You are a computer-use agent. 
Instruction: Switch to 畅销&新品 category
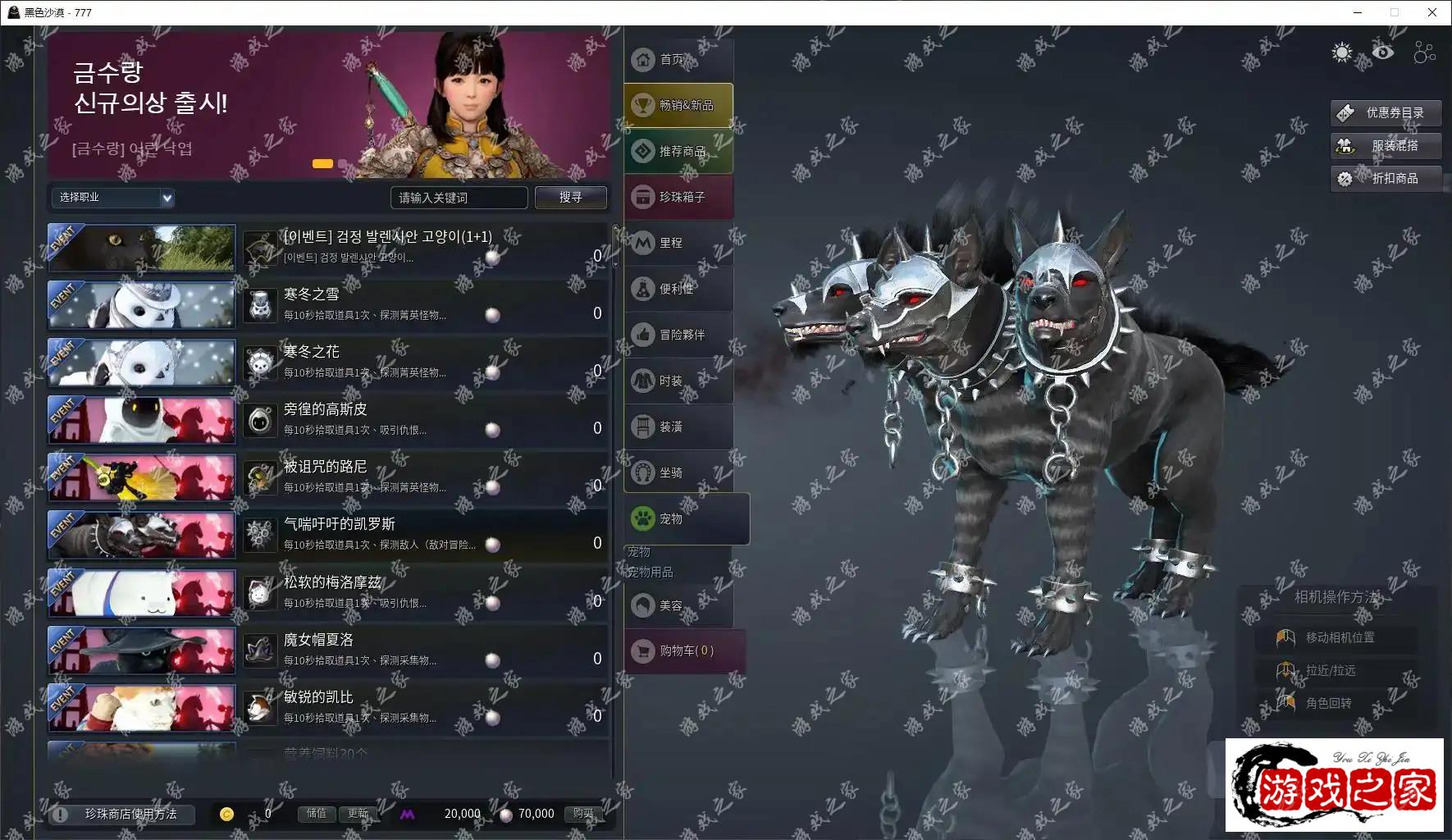coord(678,106)
